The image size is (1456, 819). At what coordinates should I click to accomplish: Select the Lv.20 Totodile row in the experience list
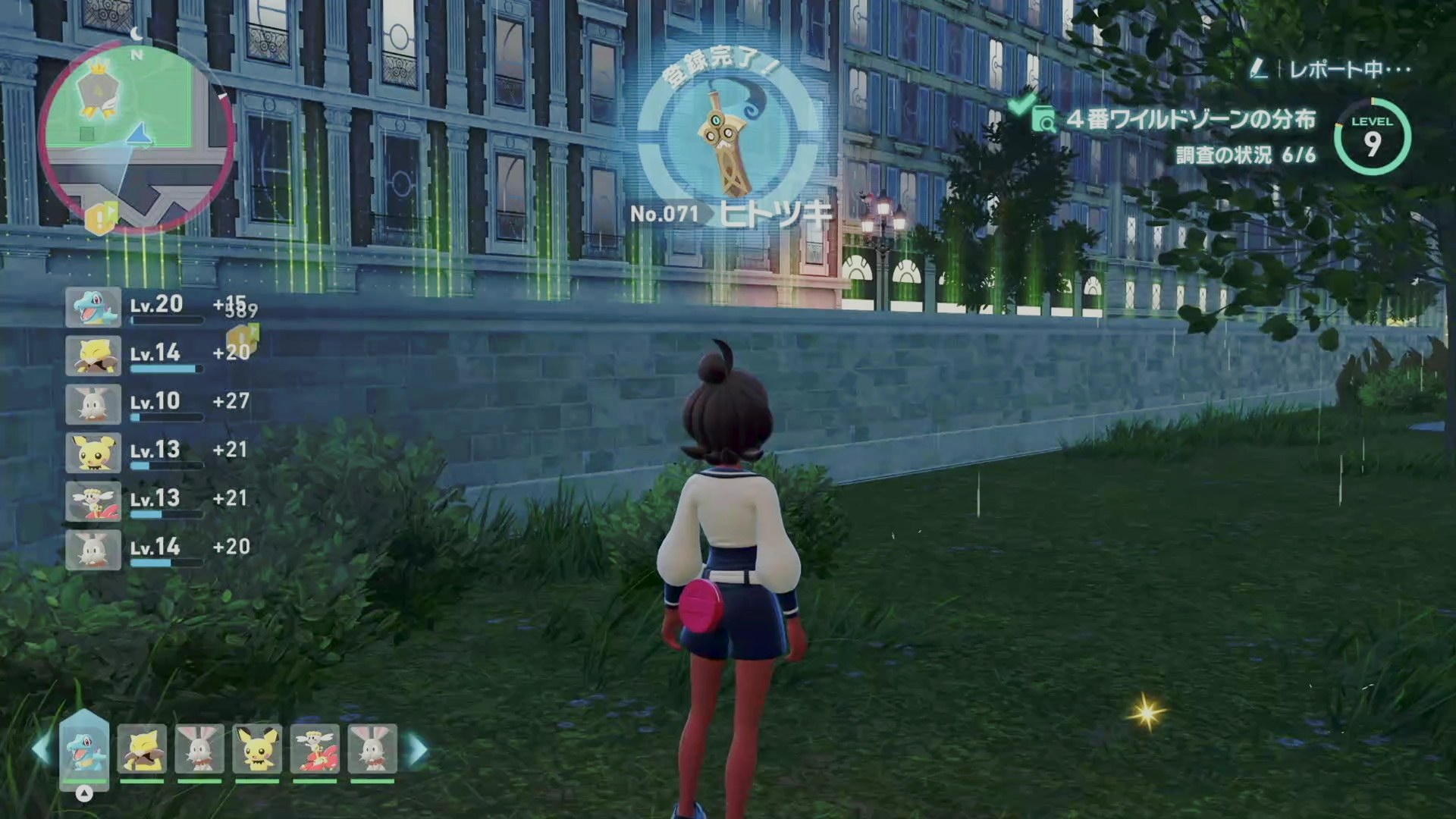159,307
